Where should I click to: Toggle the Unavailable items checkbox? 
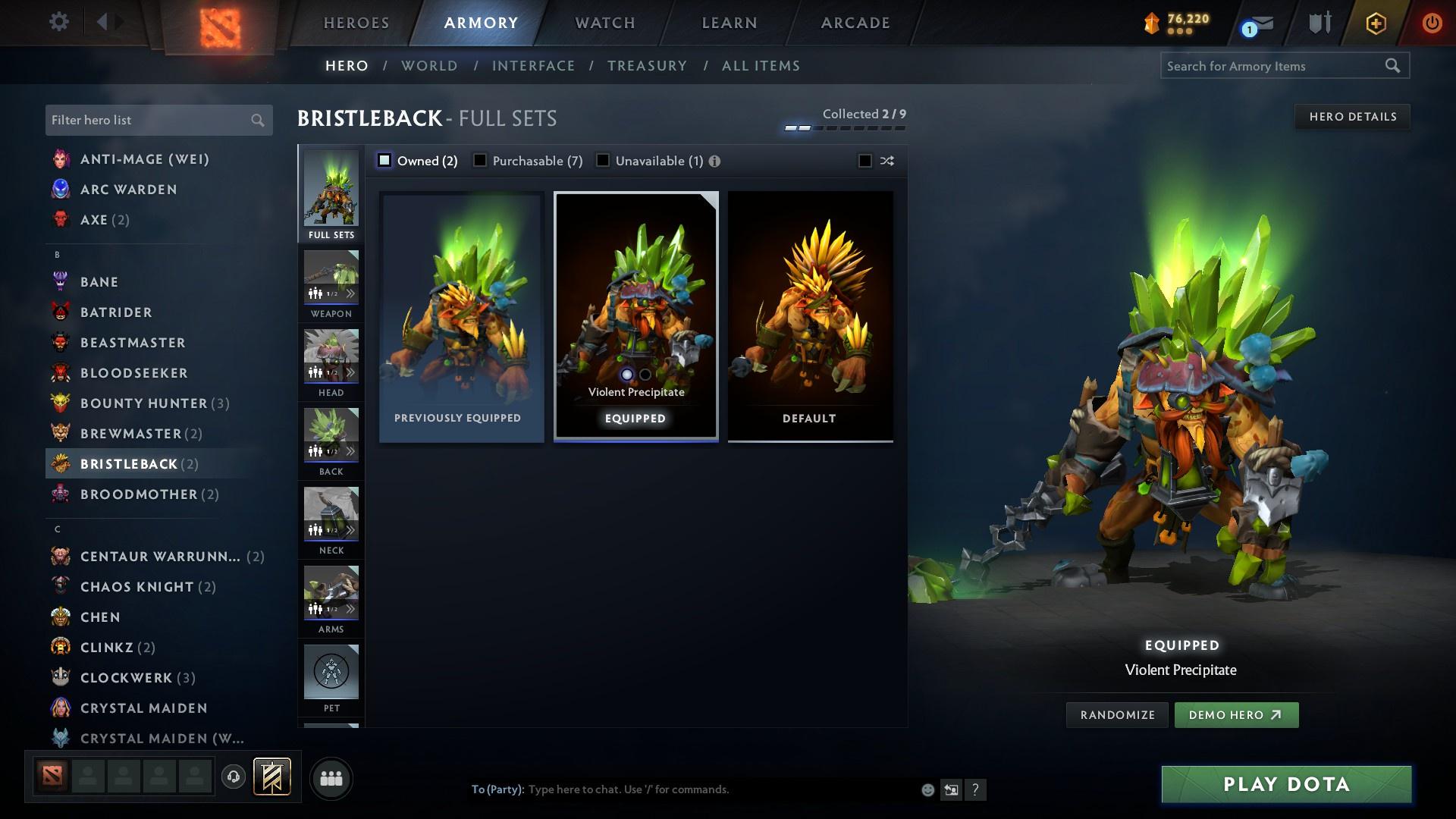[x=603, y=160]
